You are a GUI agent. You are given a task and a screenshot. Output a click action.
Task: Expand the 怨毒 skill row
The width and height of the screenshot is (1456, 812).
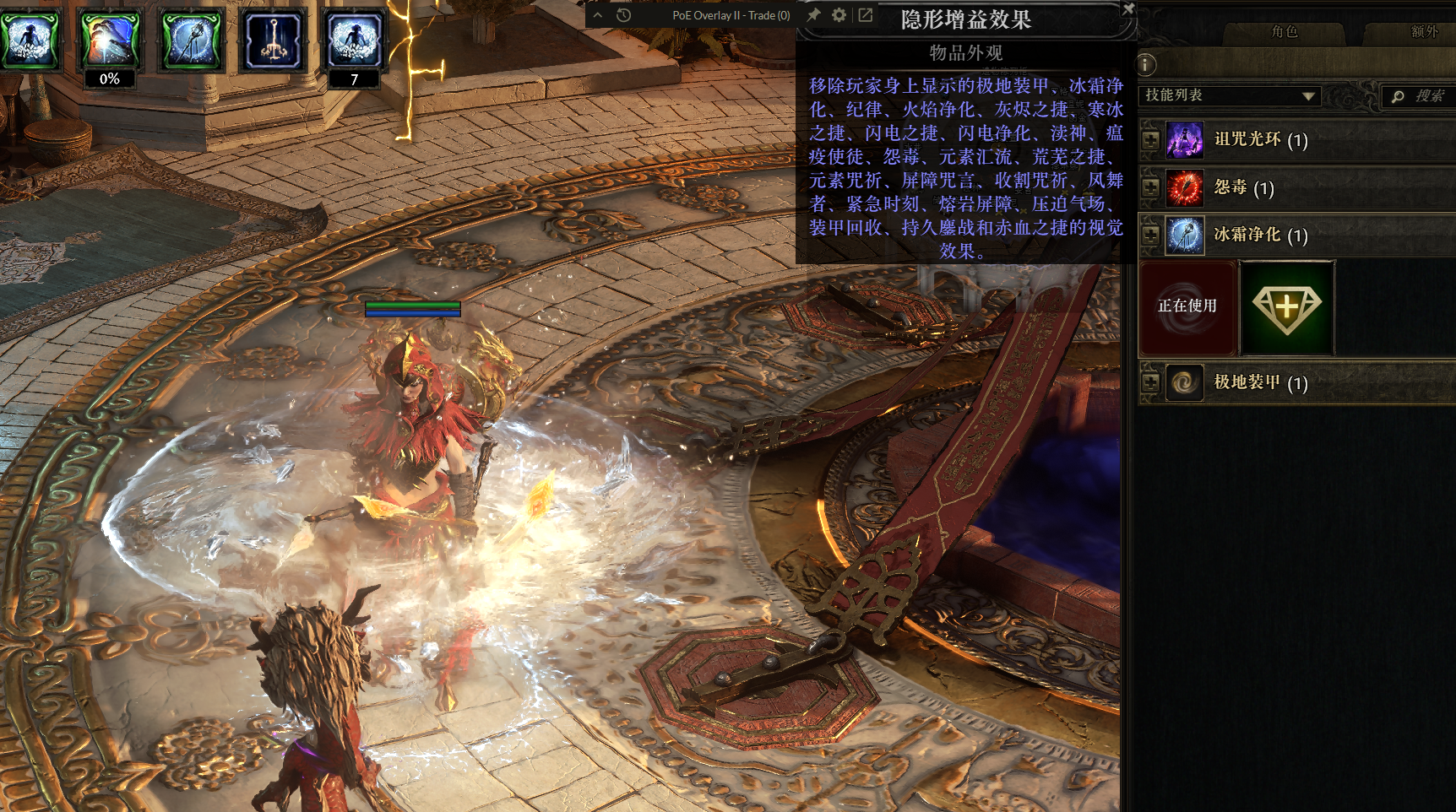[x=1150, y=187]
